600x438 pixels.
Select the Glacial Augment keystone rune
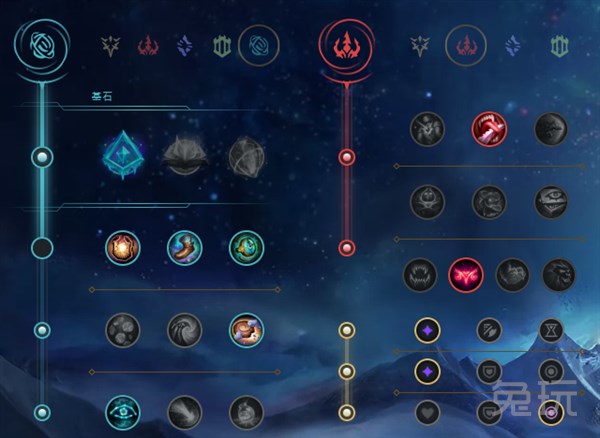(123, 156)
